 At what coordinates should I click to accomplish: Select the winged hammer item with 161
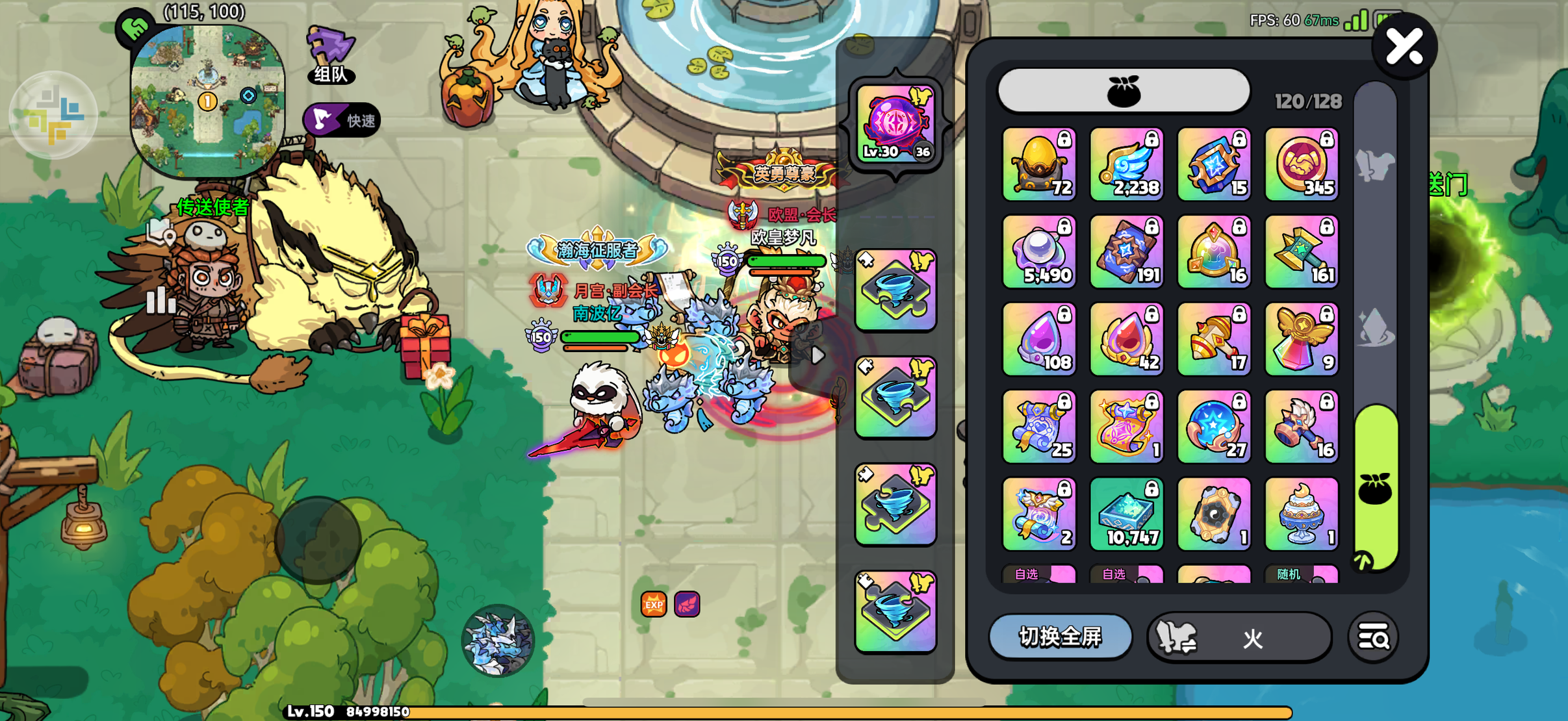click(1302, 252)
